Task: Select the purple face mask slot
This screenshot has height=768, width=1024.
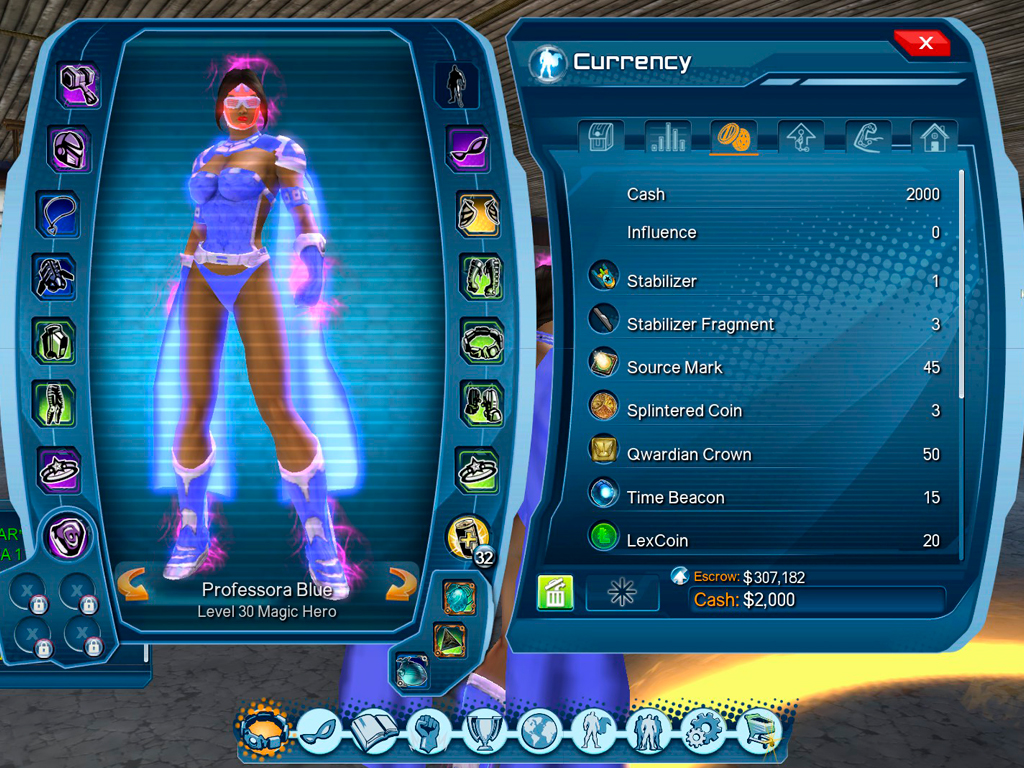Action: (x=466, y=149)
